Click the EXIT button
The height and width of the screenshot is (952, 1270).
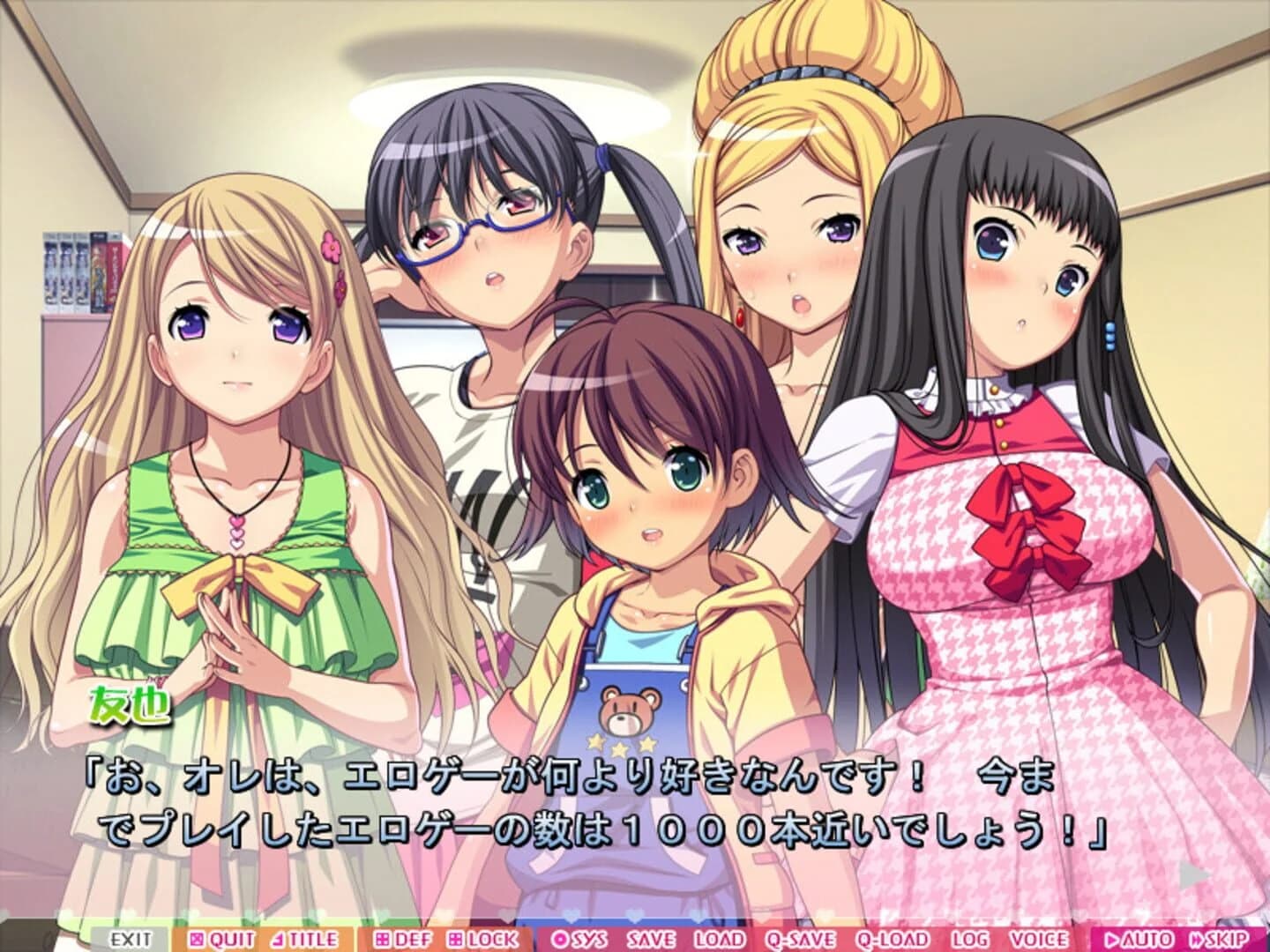click(x=128, y=938)
